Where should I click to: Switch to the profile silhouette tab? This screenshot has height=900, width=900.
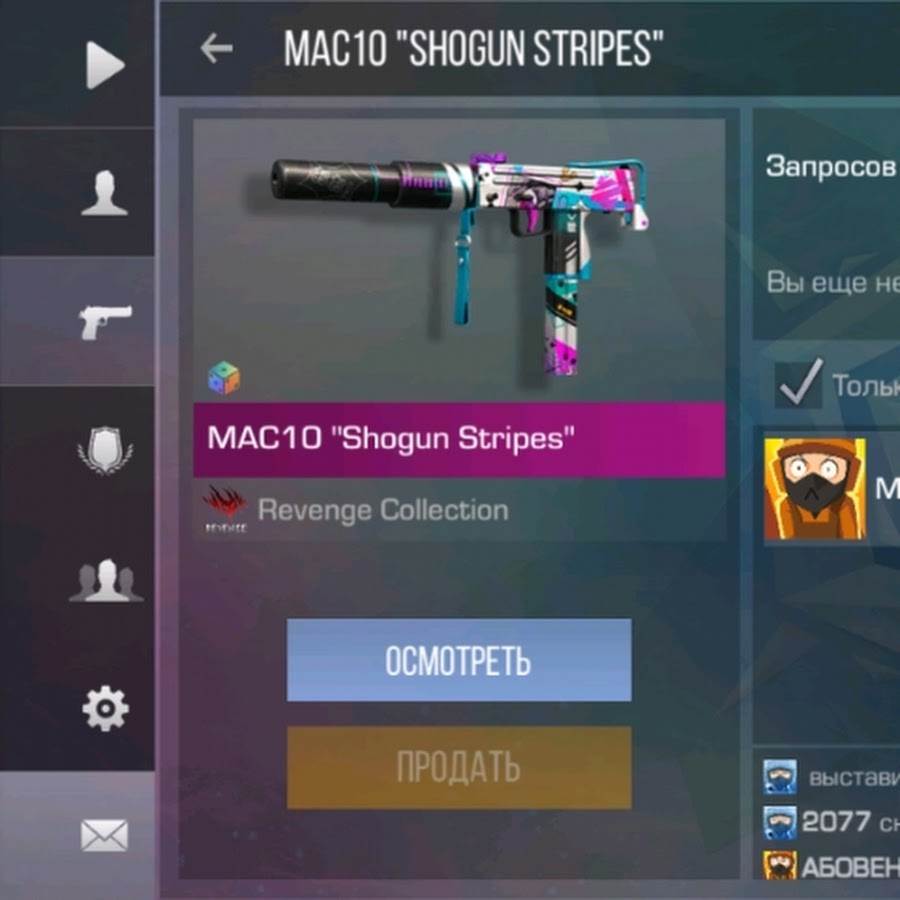point(104,193)
